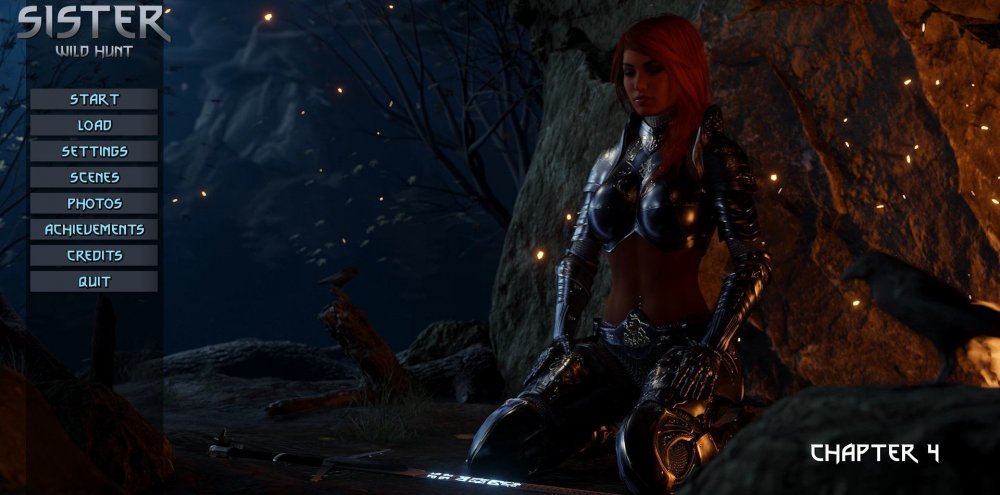Open the Credits screen

[94, 255]
